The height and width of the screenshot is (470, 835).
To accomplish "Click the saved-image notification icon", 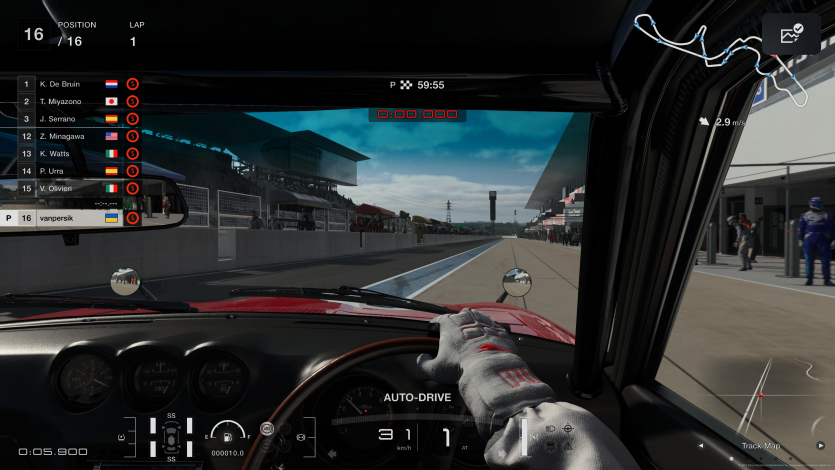I will click(x=791, y=35).
